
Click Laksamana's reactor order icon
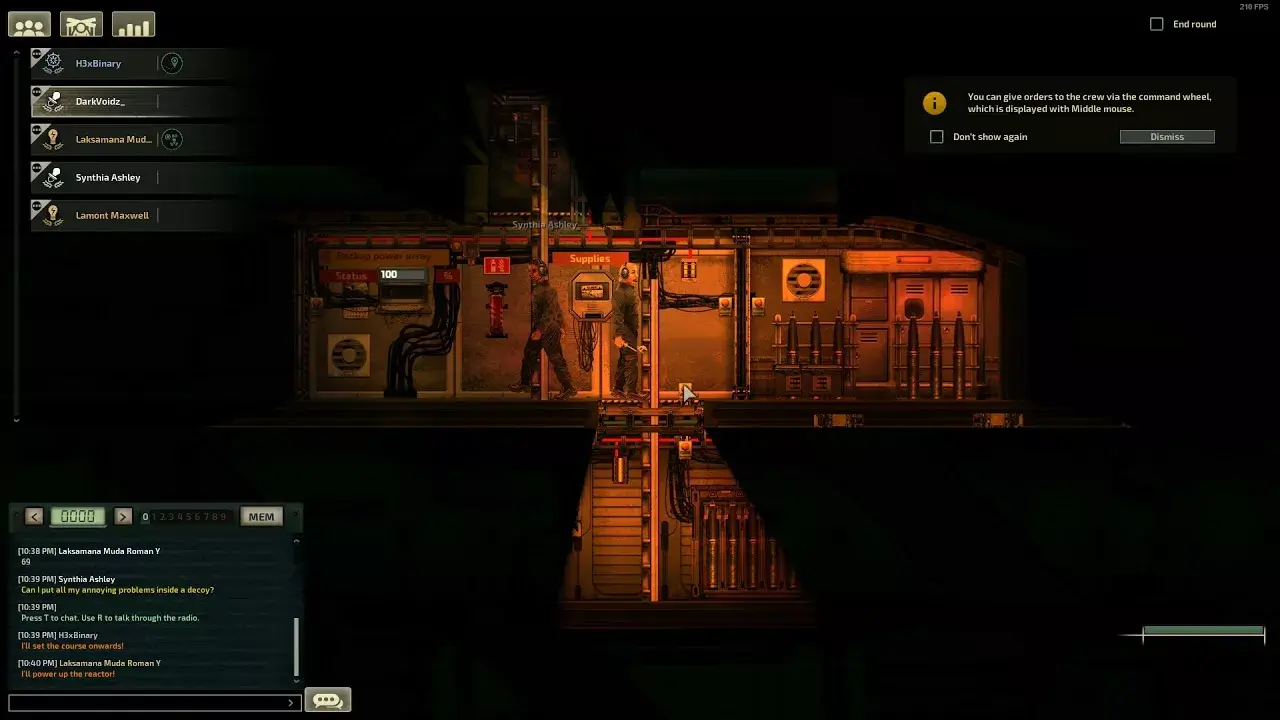[x=170, y=140]
